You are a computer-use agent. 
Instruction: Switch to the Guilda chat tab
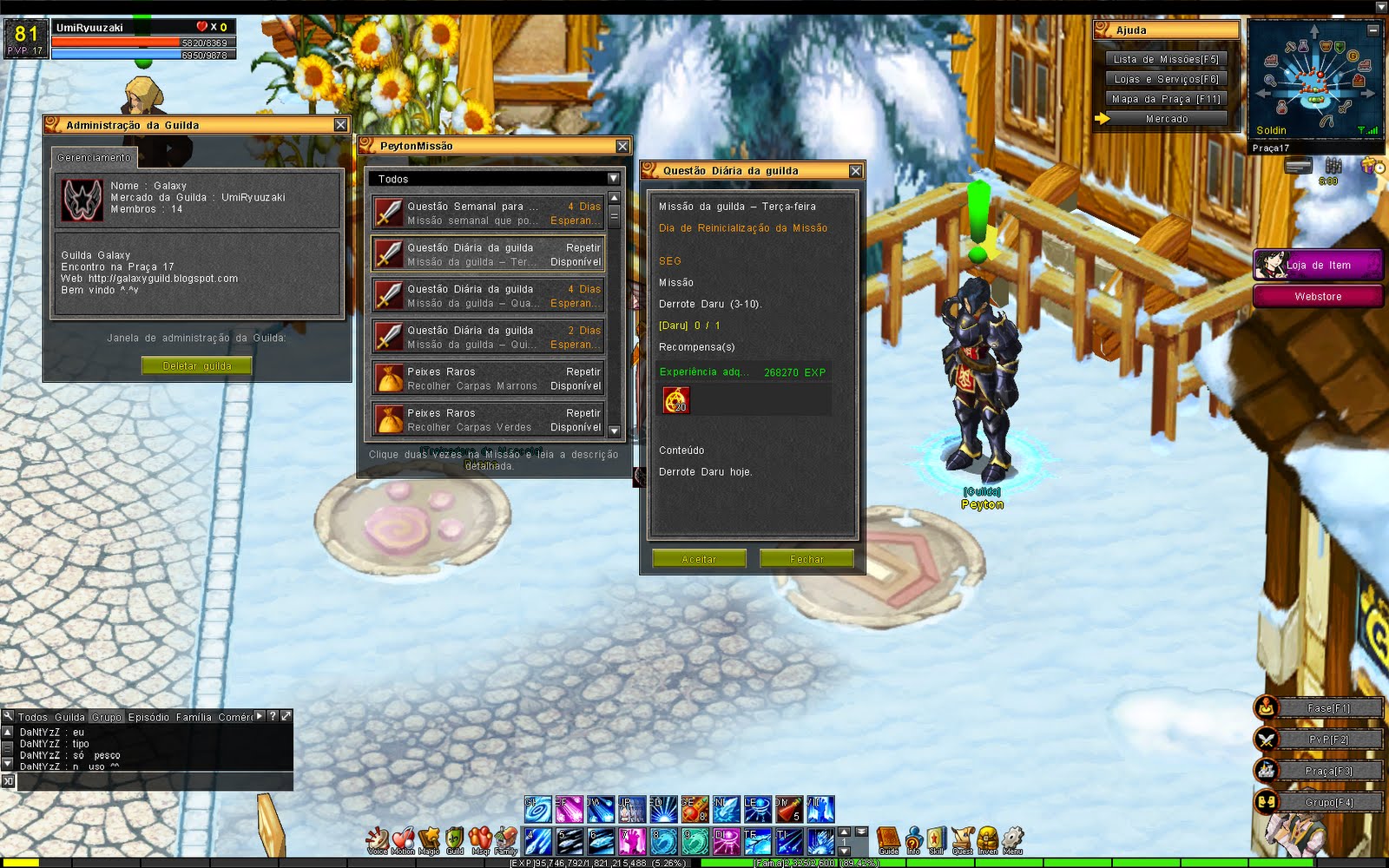pyautogui.click(x=69, y=718)
